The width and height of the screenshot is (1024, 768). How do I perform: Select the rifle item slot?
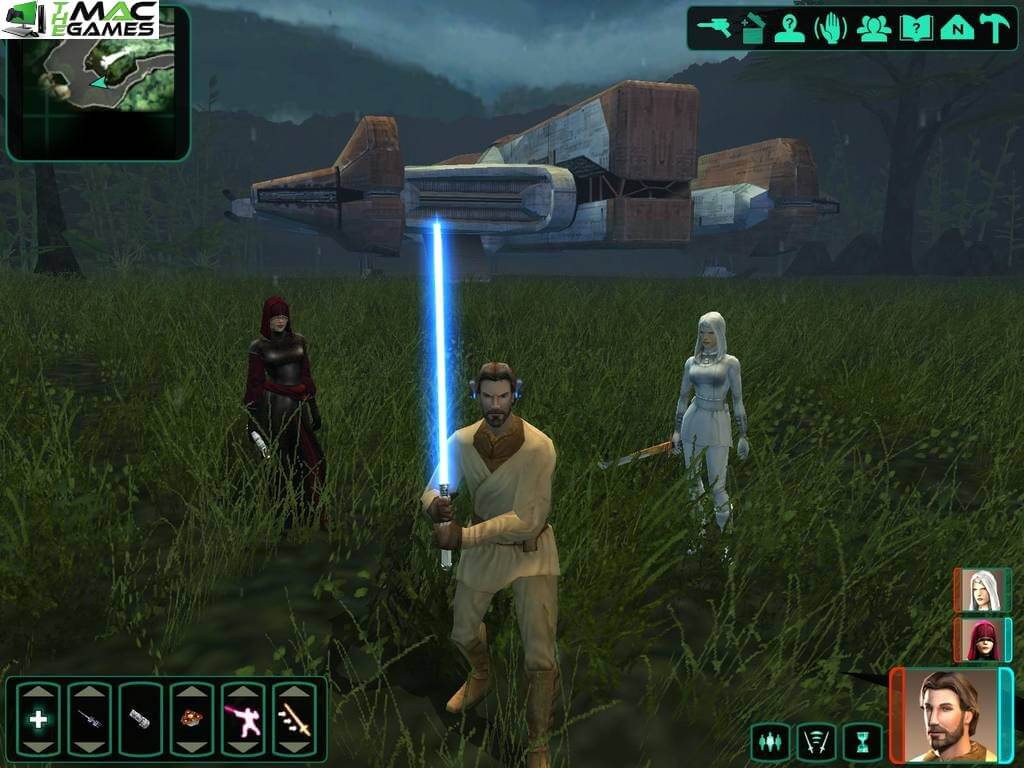tap(89, 719)
